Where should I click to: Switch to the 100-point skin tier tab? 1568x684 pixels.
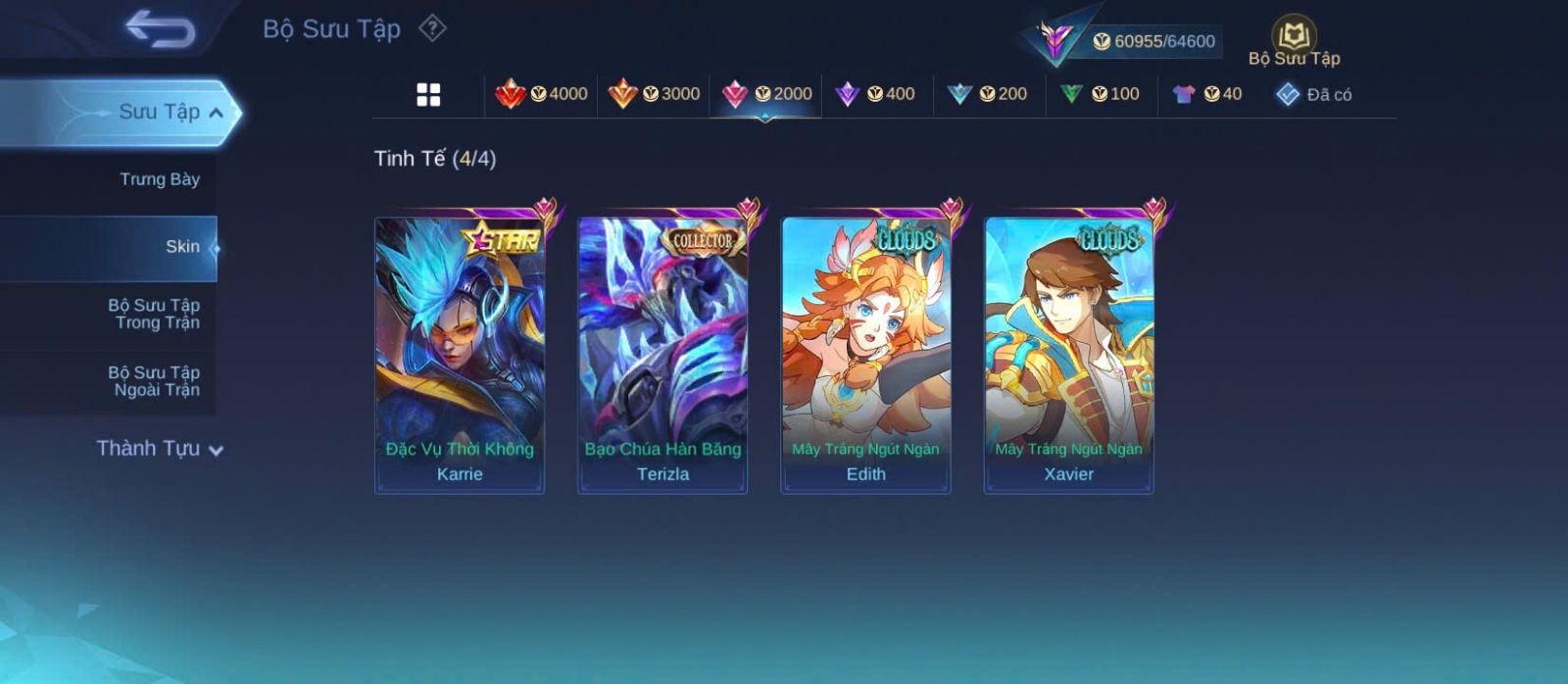coord(1100,94)
